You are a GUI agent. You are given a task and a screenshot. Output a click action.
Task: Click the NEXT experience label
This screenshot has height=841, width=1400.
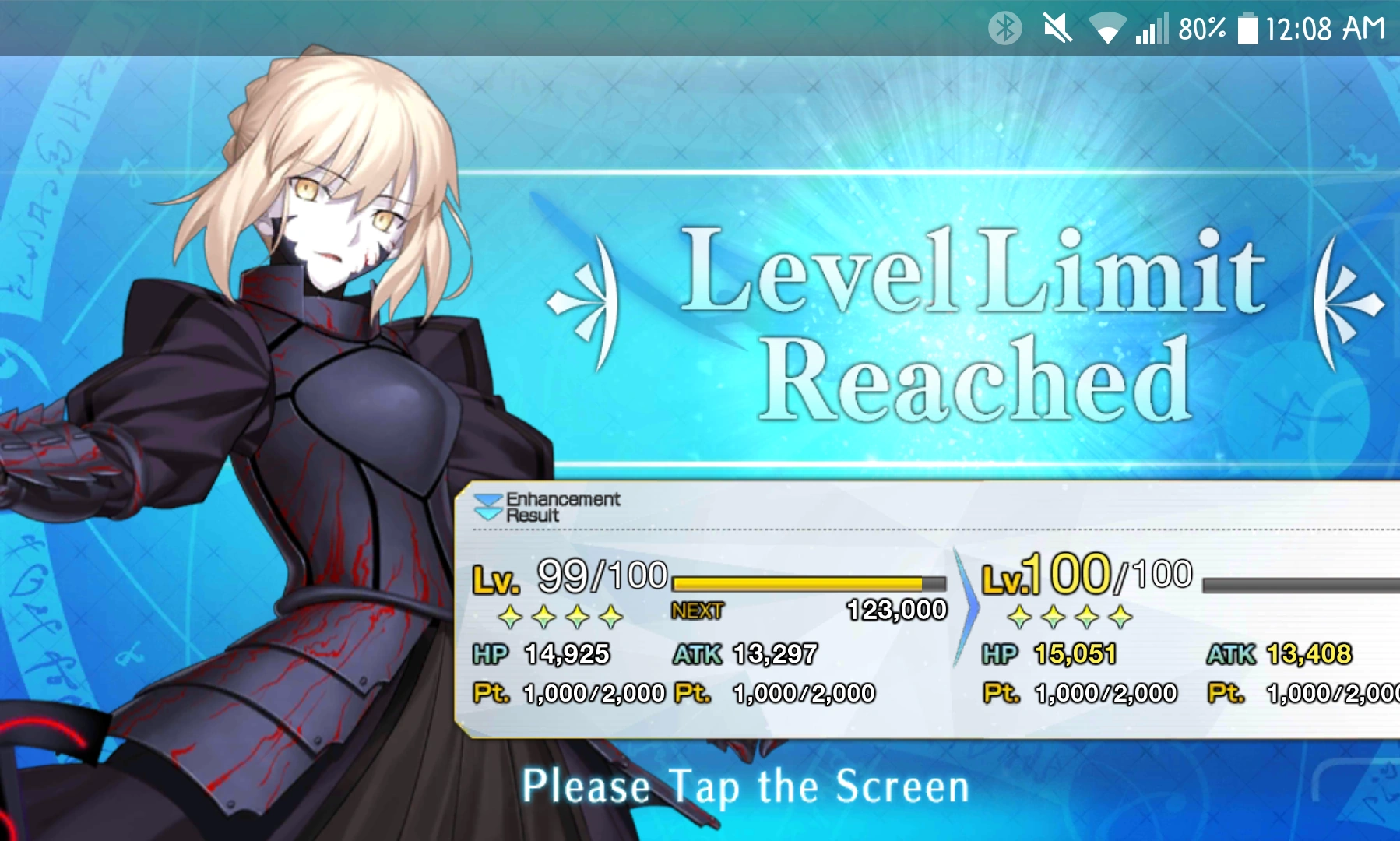click(x=698, y=612)
